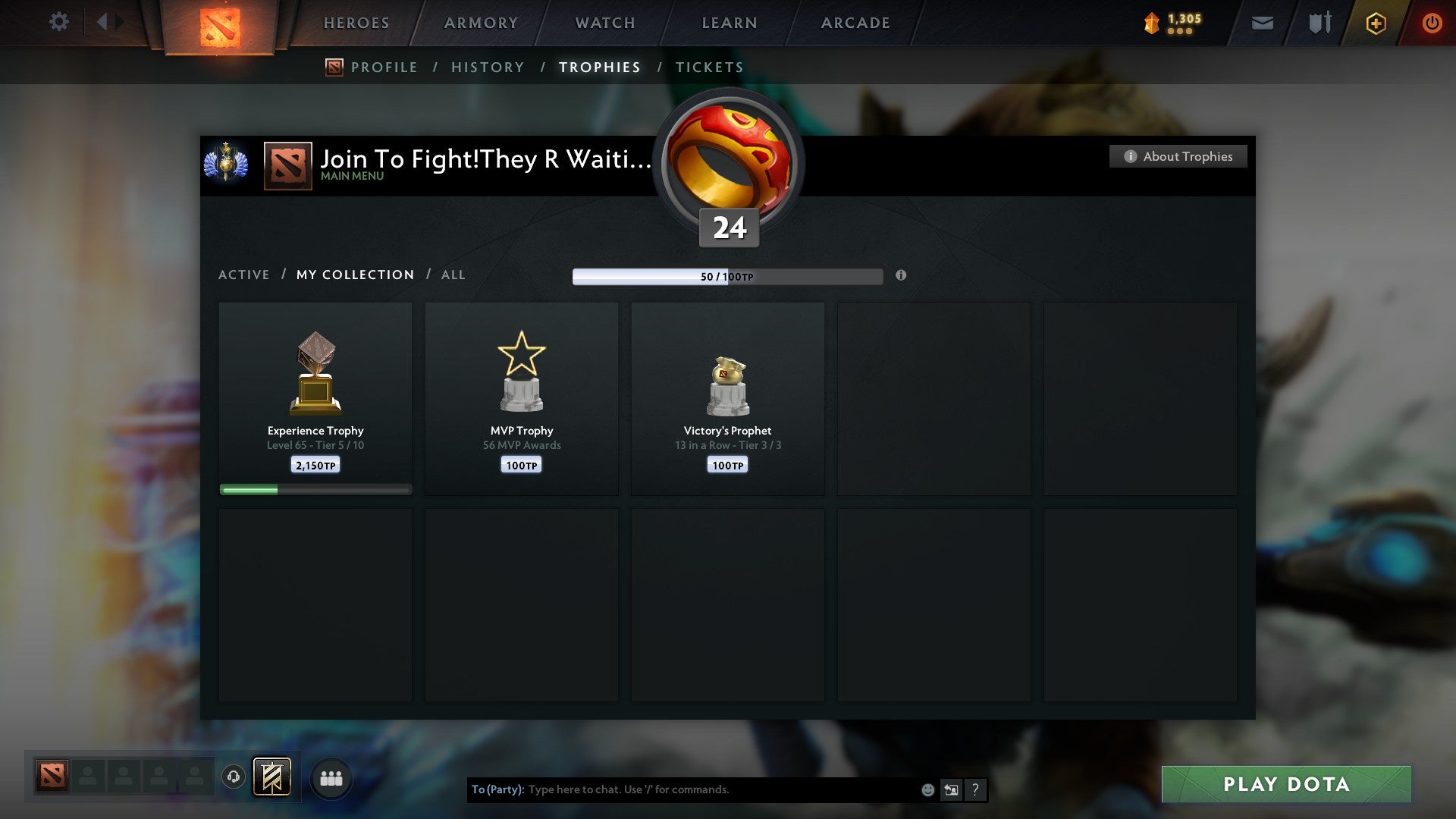This screenshot has height=819, width=1456.
Task: Switch to the ACTIVE trophies filter
Action: coord(244,275)
